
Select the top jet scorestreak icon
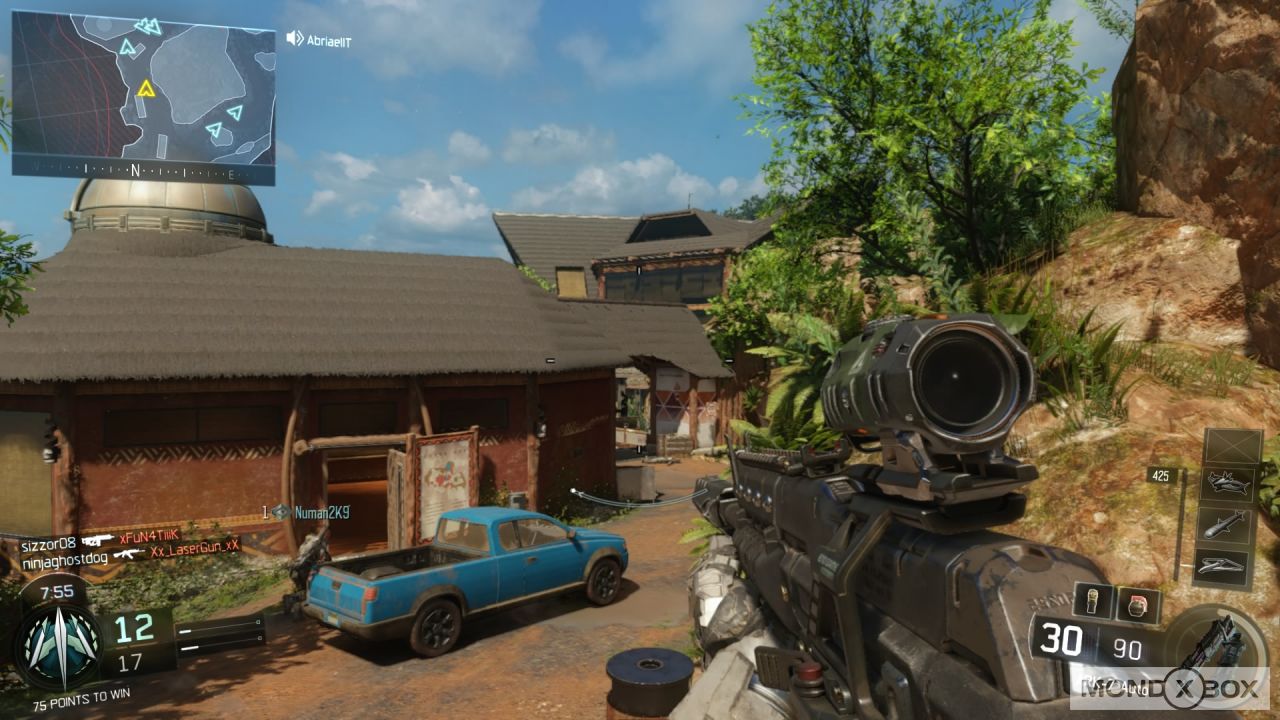(x=1227, y=483)
